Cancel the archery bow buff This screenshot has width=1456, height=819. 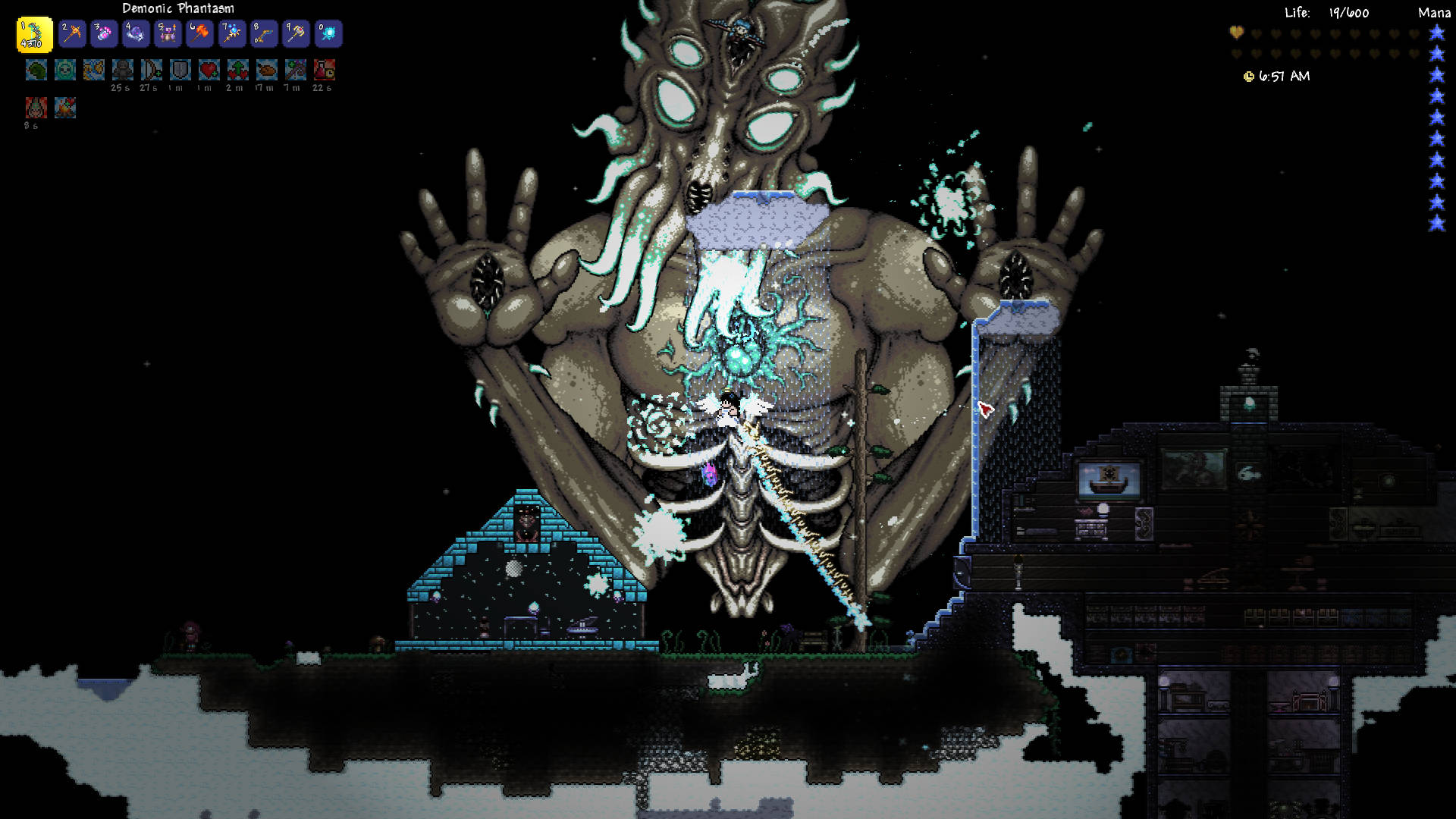click(x=152, y=71)
